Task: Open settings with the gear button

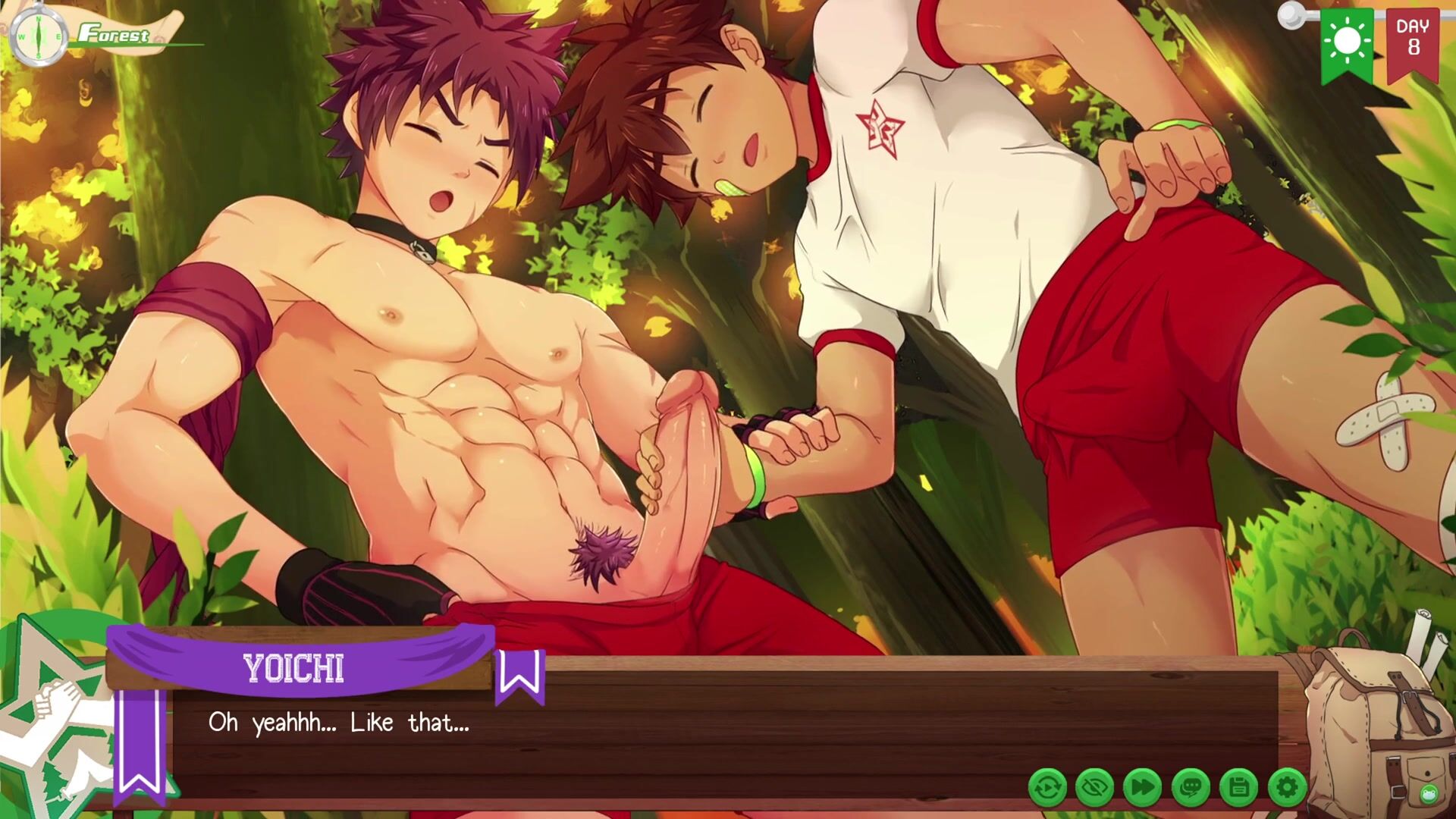Action: (x=1287, y=789)
